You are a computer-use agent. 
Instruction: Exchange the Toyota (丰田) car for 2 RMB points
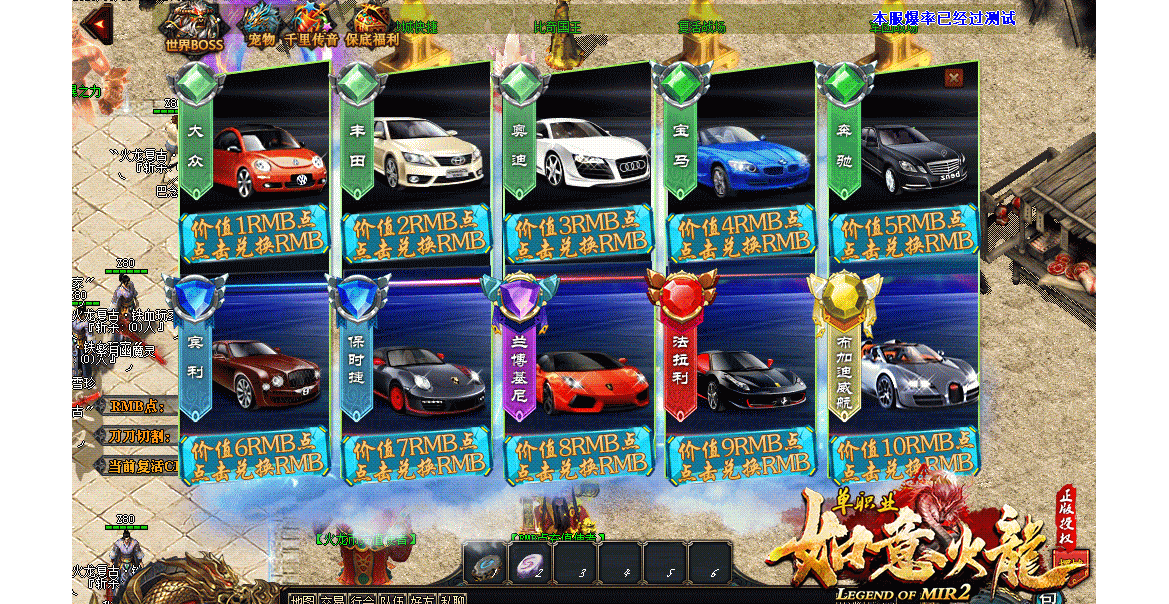click(x=416, y=234)
